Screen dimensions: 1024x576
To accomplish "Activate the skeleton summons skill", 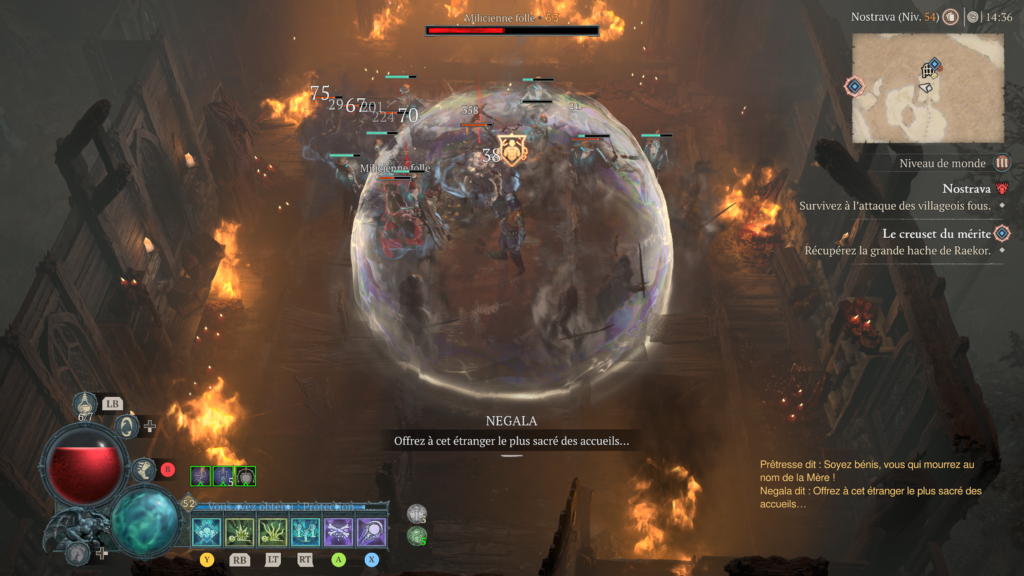I will pyautogui.click(x=305, y=532).
